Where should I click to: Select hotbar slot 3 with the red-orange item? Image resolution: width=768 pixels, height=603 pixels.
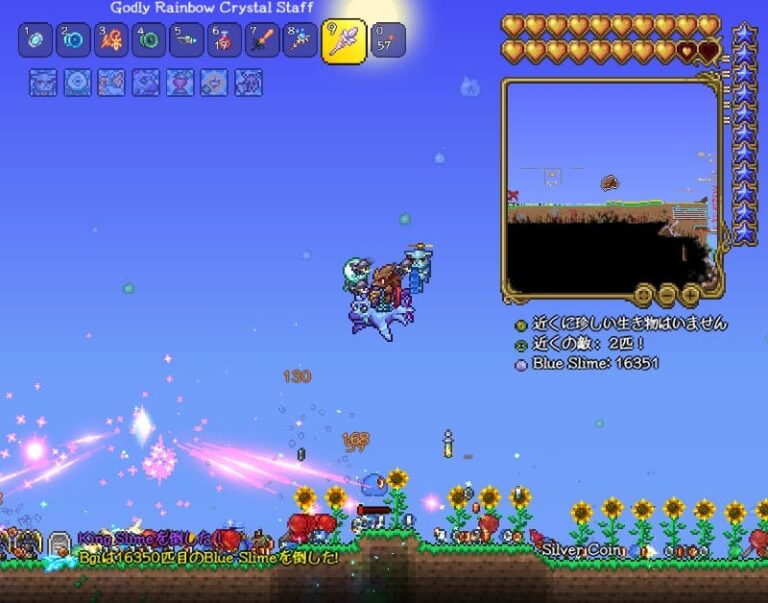pos(111,41)
